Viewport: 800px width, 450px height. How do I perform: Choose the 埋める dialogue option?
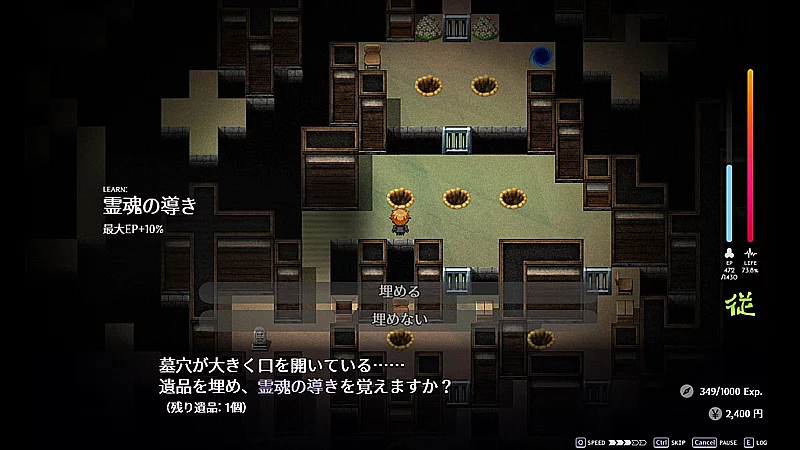pos(400,291)
